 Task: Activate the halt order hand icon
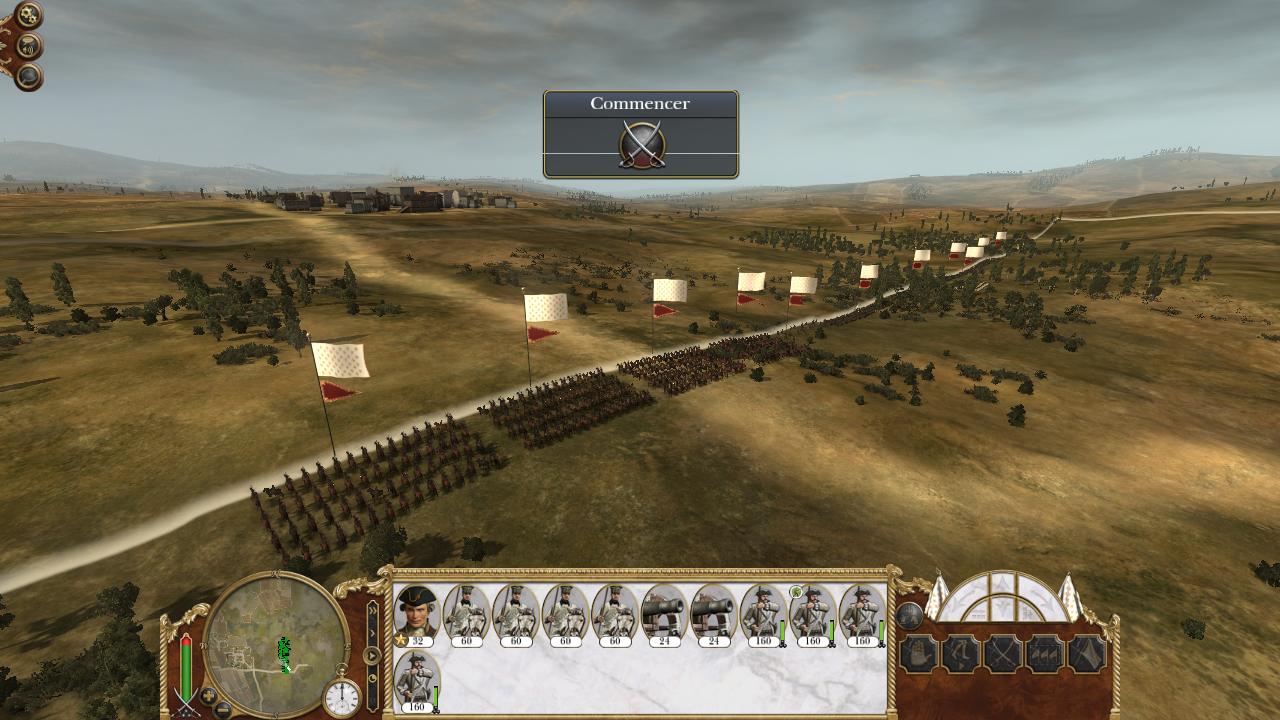[x=918, y=654]
